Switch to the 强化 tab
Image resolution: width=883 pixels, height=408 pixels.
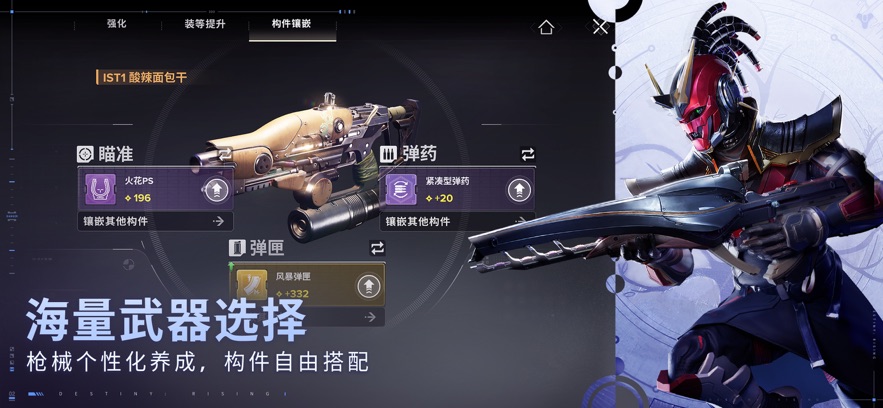[117, 23]
